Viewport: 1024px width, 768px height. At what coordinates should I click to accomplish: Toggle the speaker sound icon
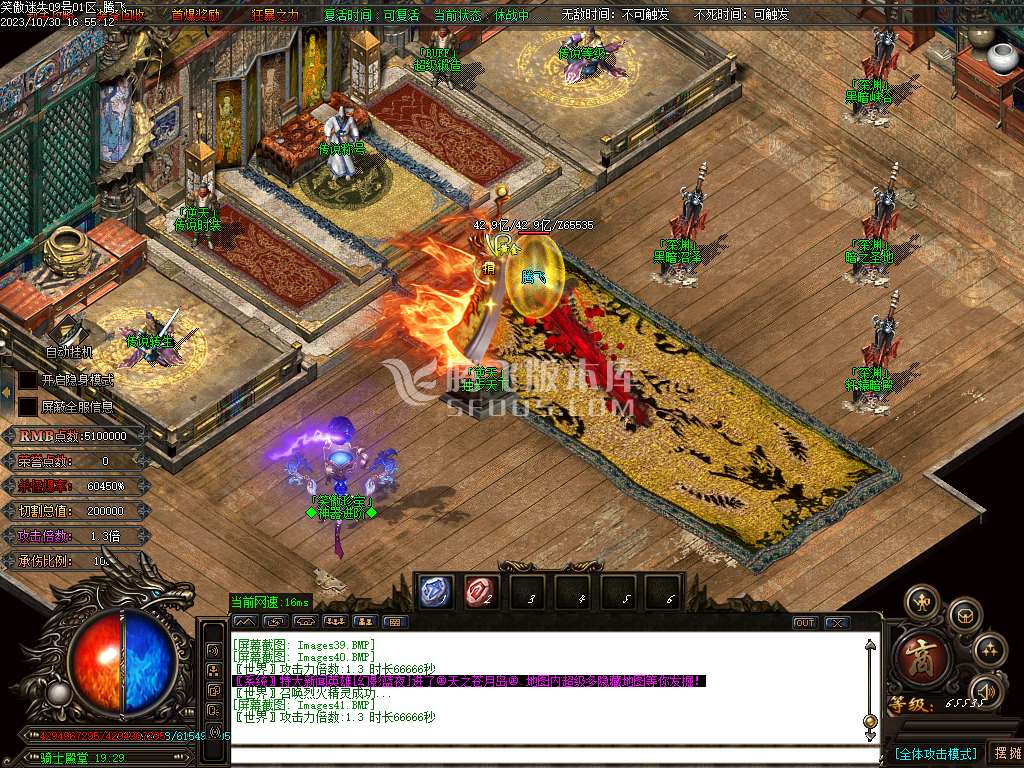click(x=985, y=690)
